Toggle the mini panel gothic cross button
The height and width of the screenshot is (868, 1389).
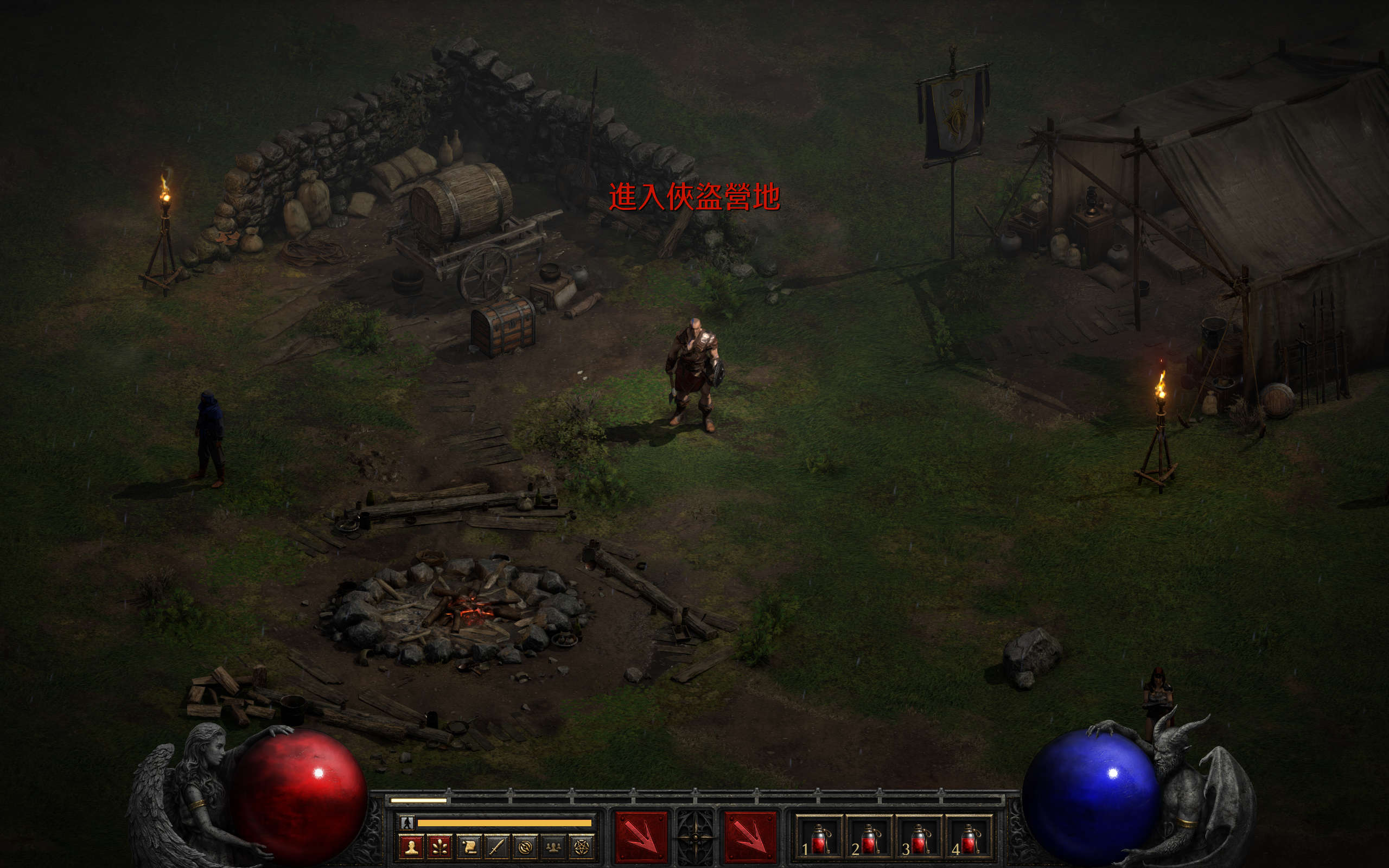pos(695,837)
